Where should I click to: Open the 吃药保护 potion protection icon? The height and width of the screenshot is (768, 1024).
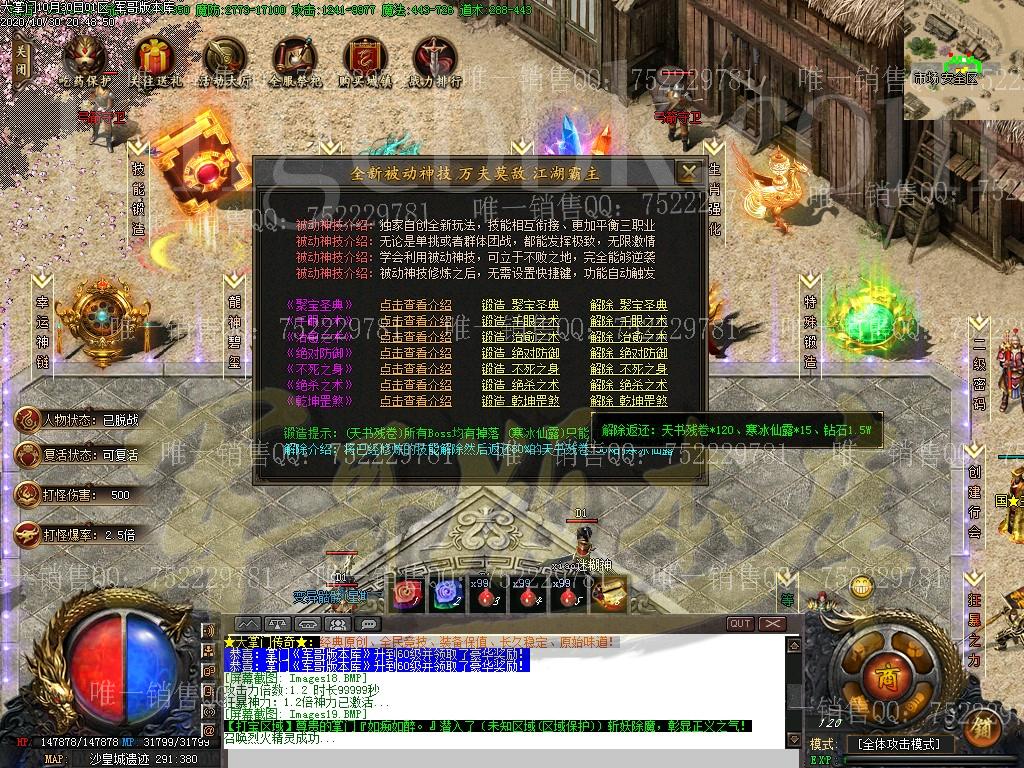pyautogui.click(x=84, y=61)
